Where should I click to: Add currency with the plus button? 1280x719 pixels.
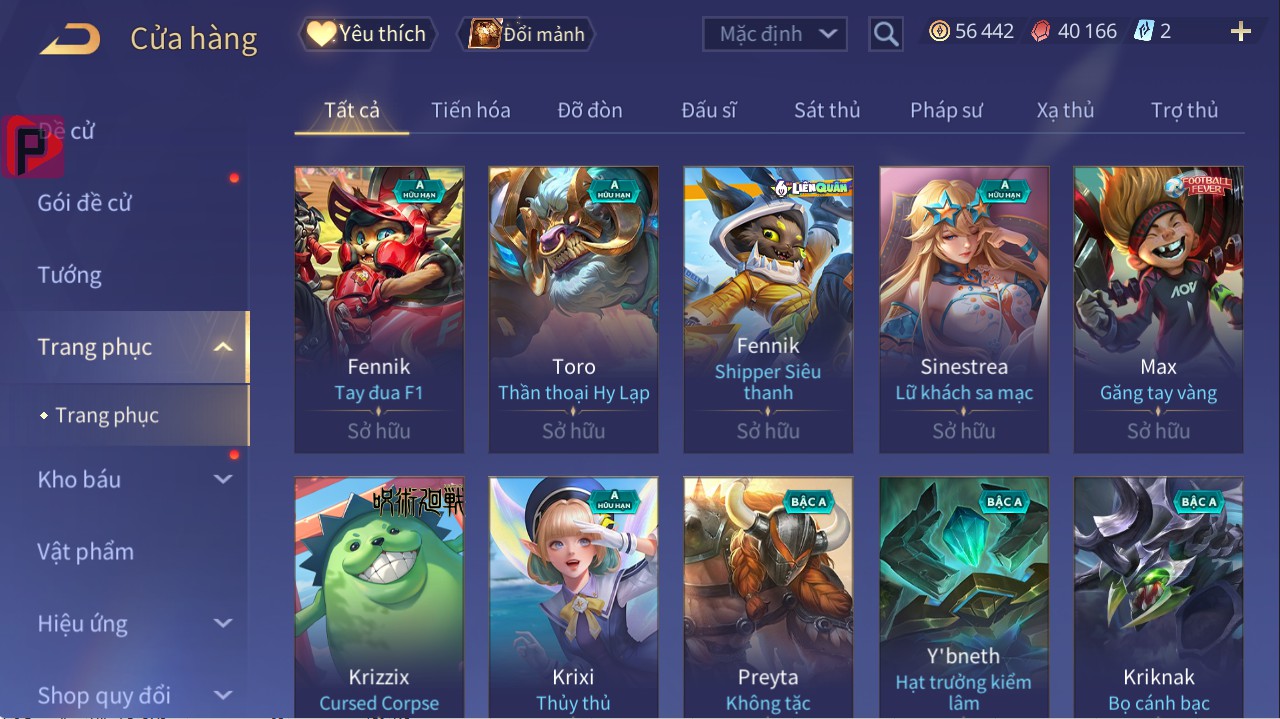click(x=1241, y=32)
